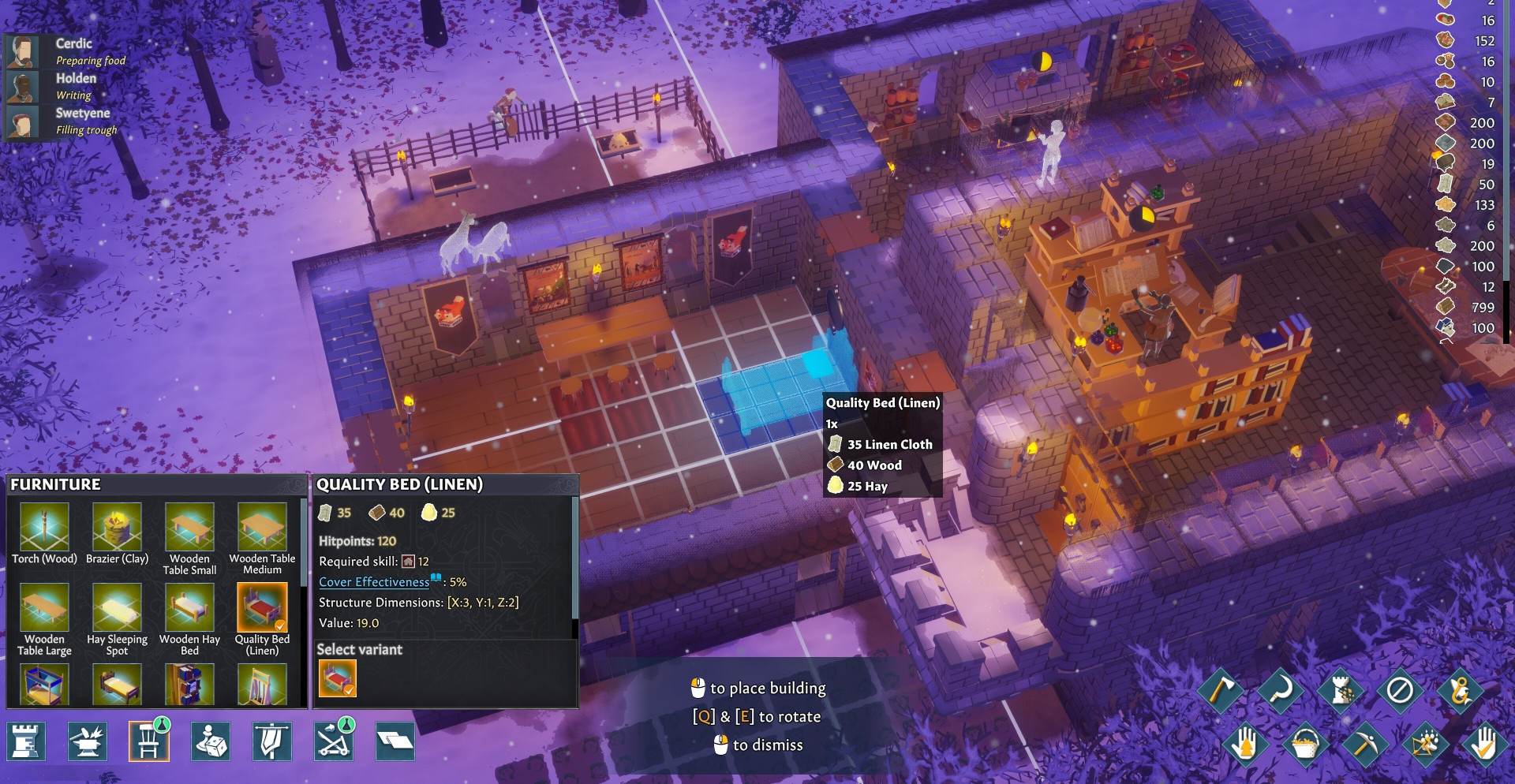This screenshot has width=1515, height=784.
Task: Select the Torch (Wood) furniture item
Action: [44, 528]
